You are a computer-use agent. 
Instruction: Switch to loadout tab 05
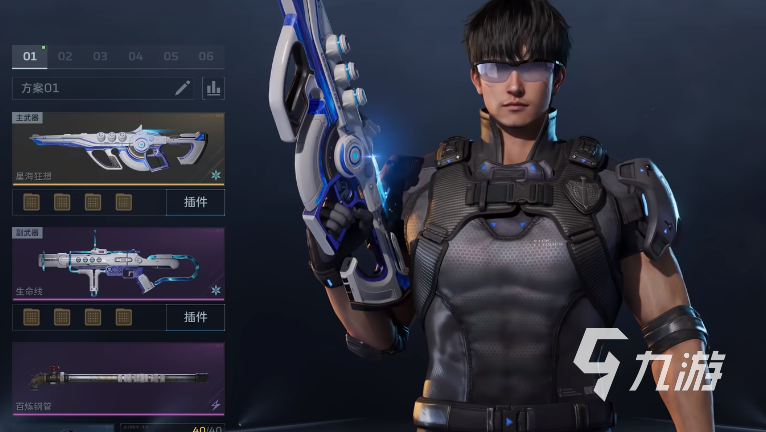coord(171,57)
